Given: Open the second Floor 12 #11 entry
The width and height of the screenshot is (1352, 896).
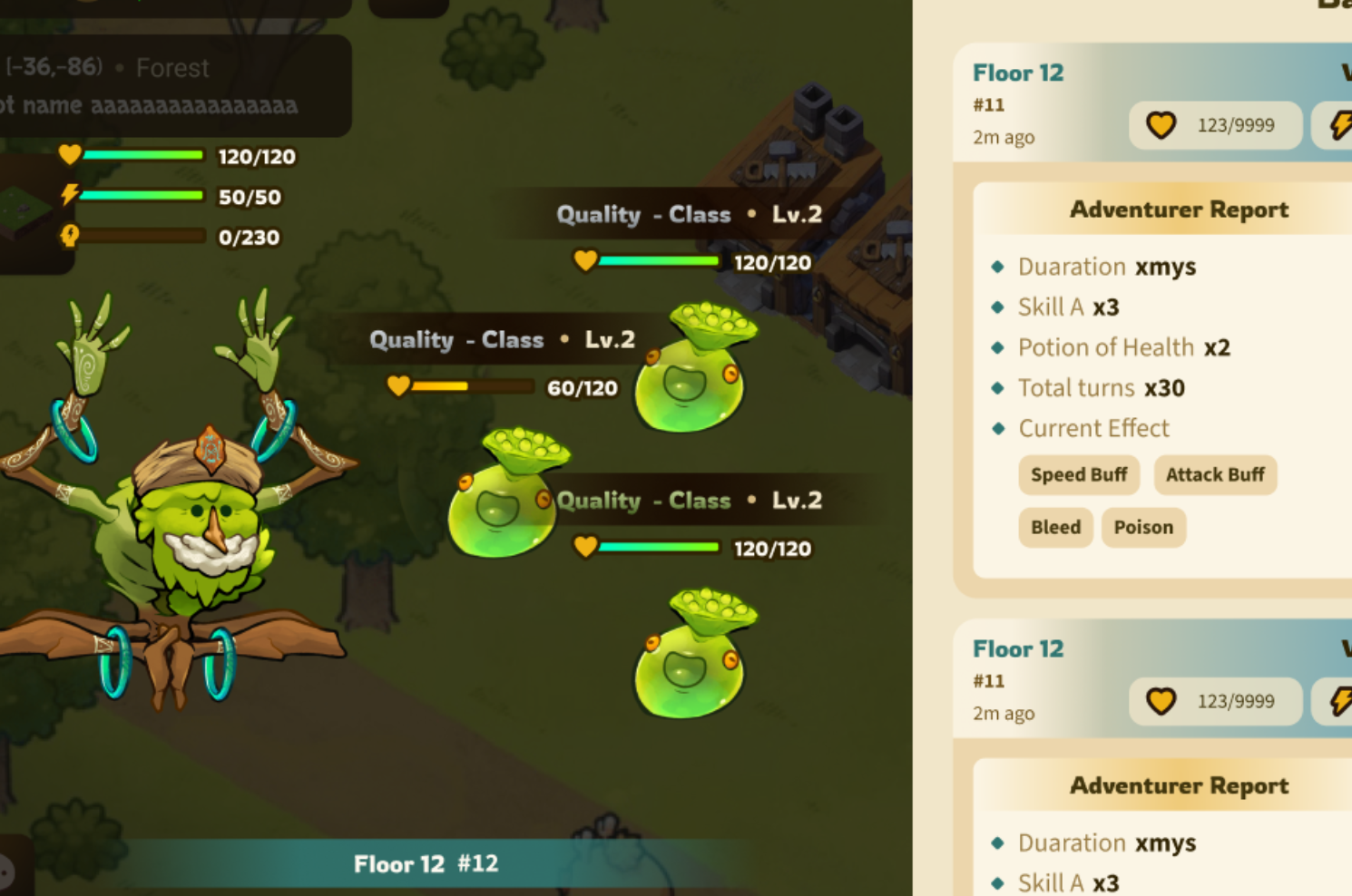Looking at the screenshot, I should click(x=1017, y=649).
